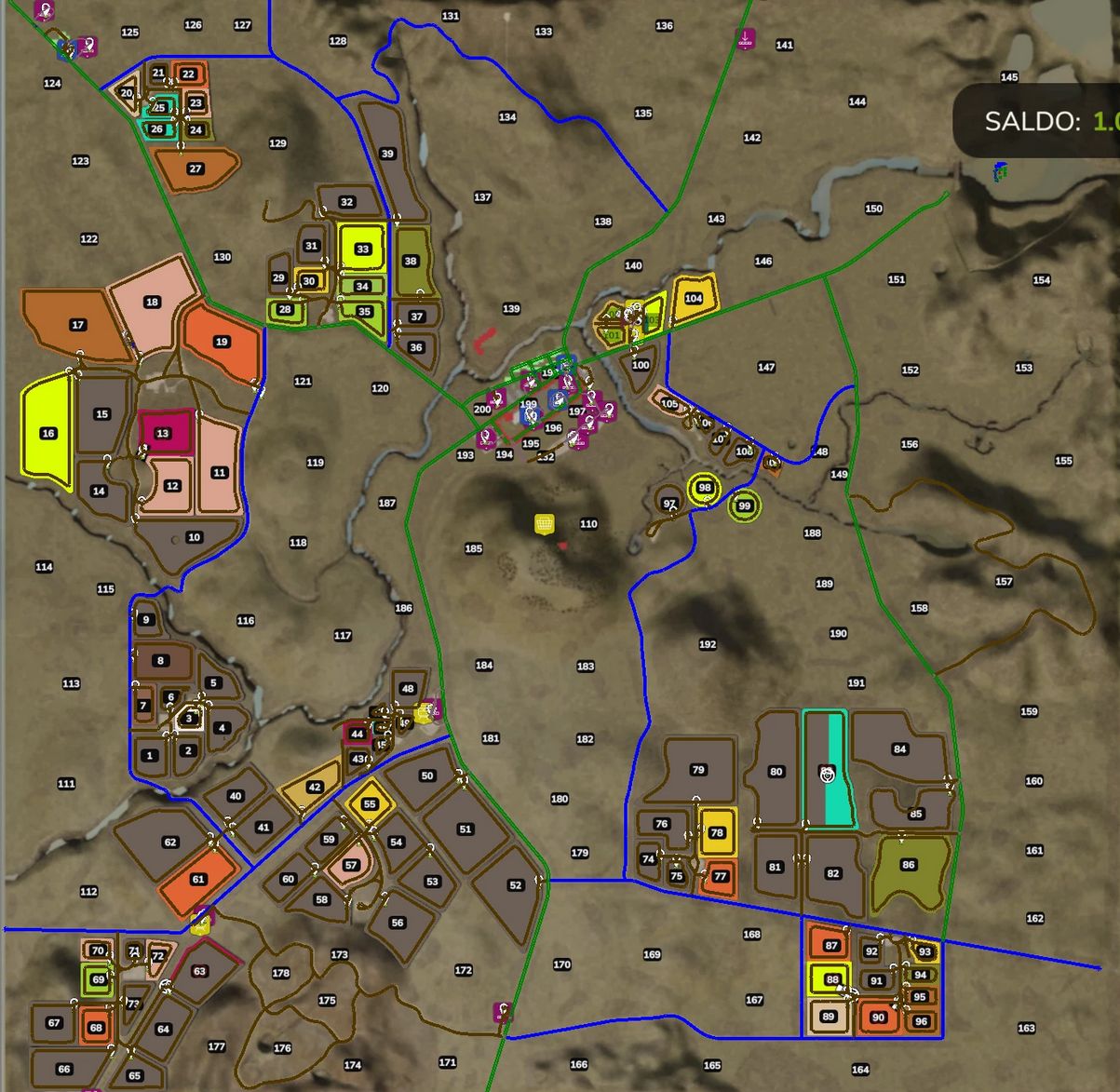Image resolution: width=1120 pixels, height=1092 pixels.
Task: Click field 27 on the map
Action: click(195, 169)
